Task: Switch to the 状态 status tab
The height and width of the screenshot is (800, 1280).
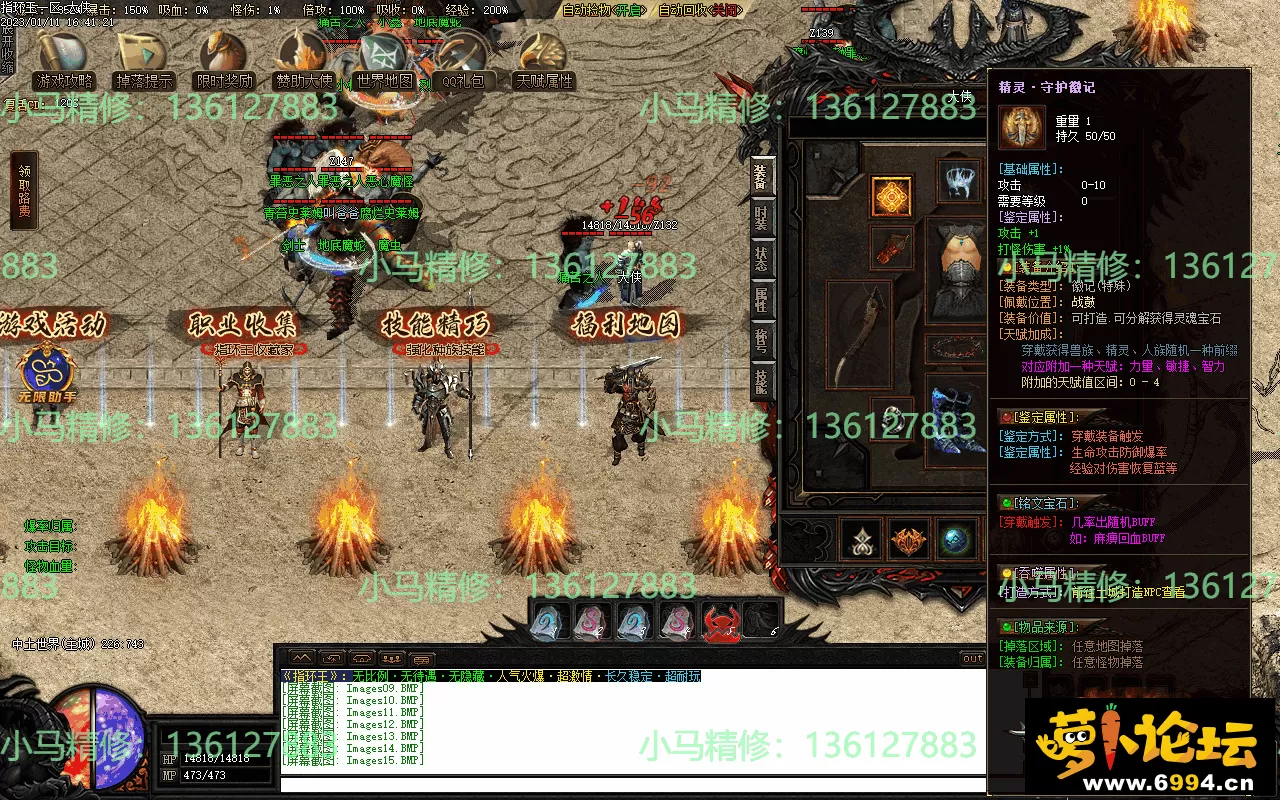Action: point(762,259)
